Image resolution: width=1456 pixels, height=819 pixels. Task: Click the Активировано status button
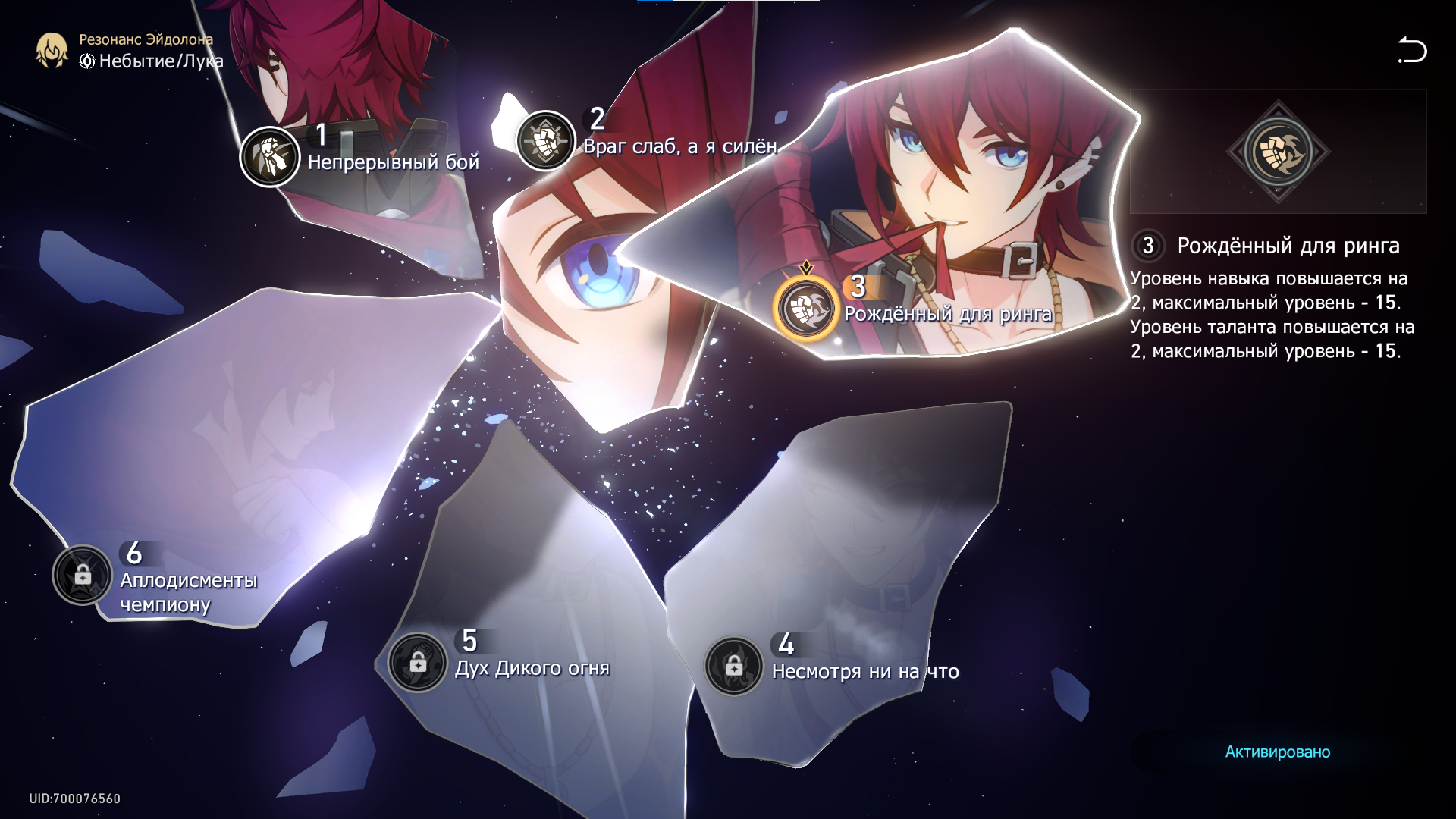click(x=1277, y=752)
